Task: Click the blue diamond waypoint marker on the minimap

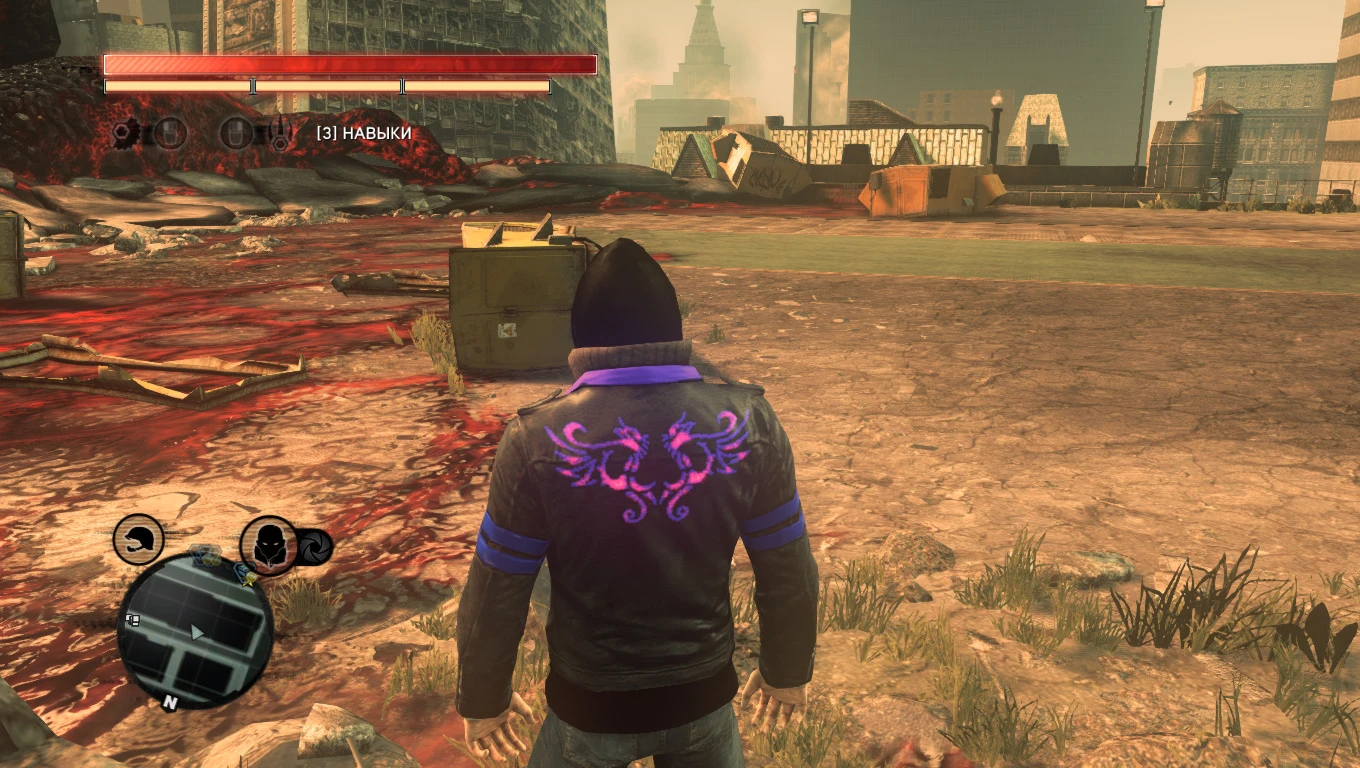Action: 245,570
